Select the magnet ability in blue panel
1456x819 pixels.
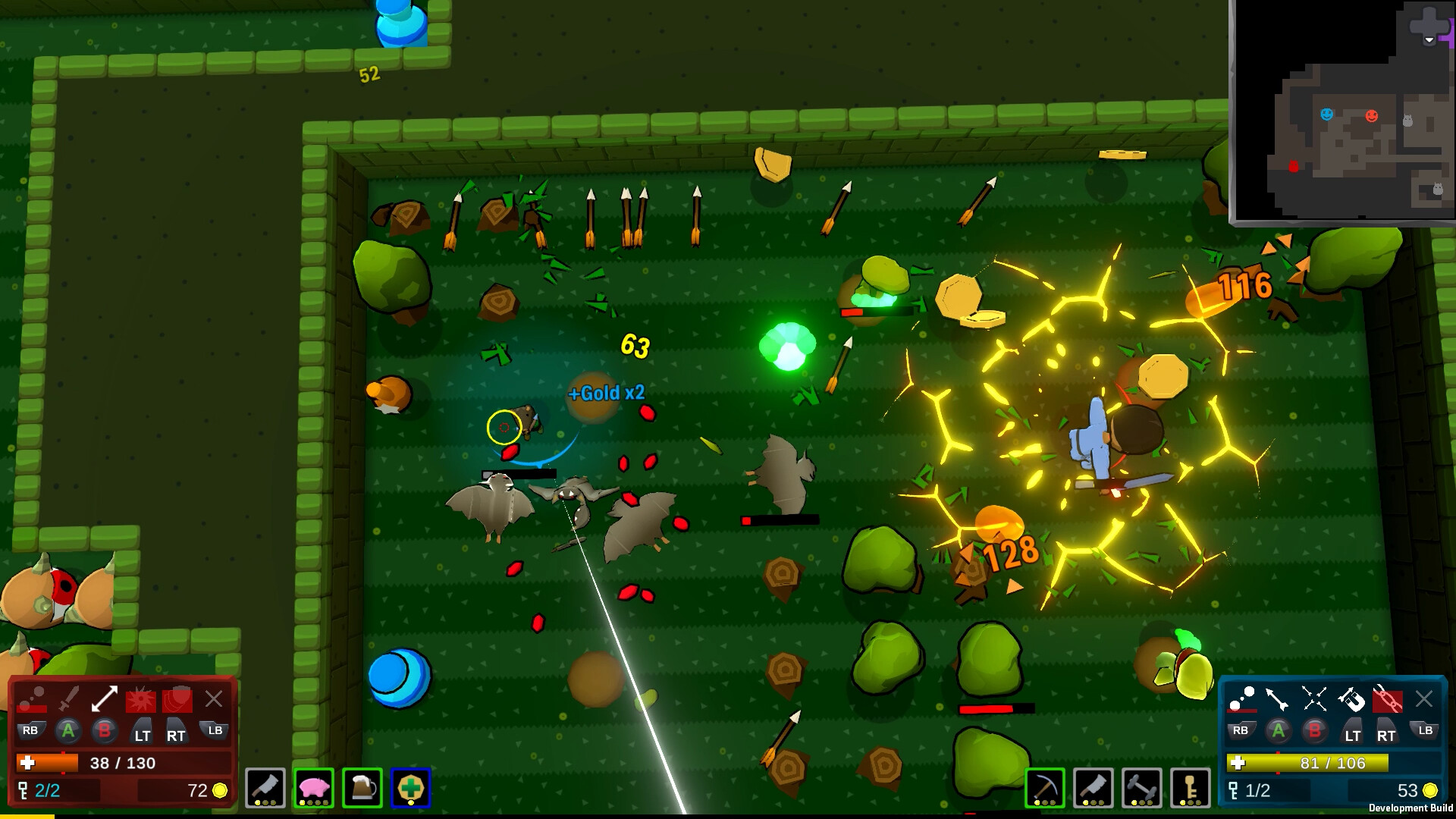pyautogui.click(x=1352, y=698)
